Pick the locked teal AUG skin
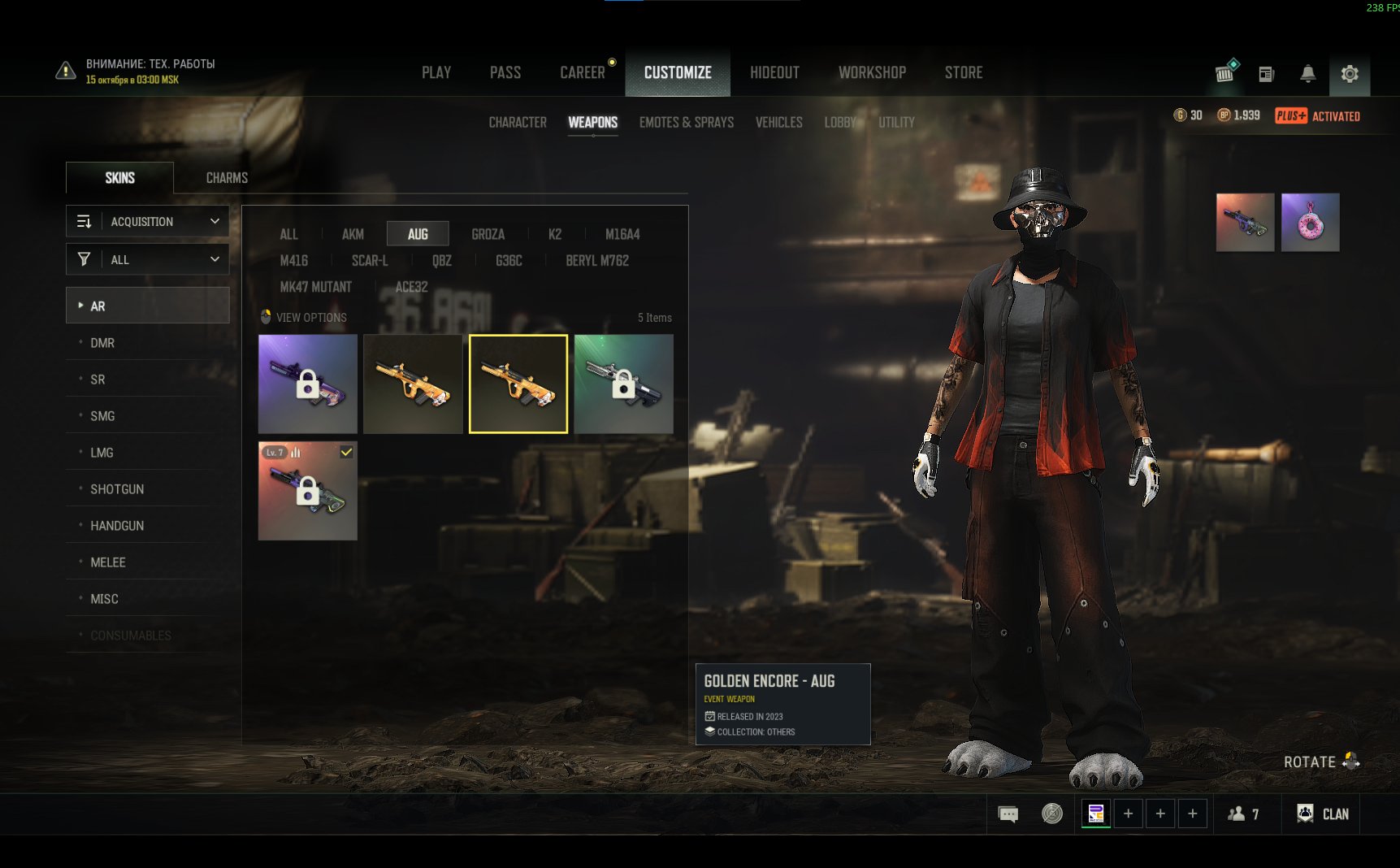The width and height of the screenshot is (1400, 868). 623,384
